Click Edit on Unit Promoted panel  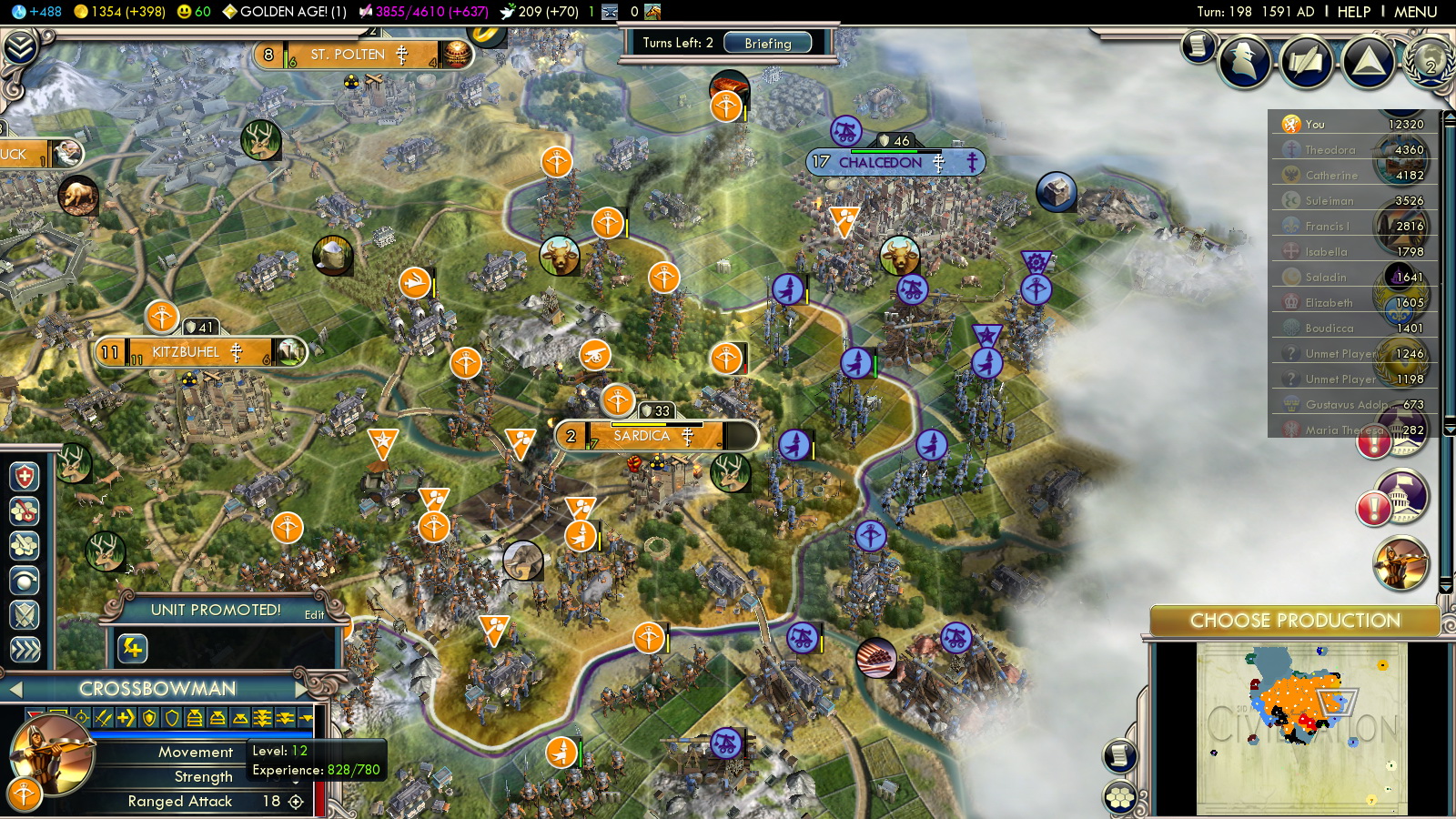[314, 615]
